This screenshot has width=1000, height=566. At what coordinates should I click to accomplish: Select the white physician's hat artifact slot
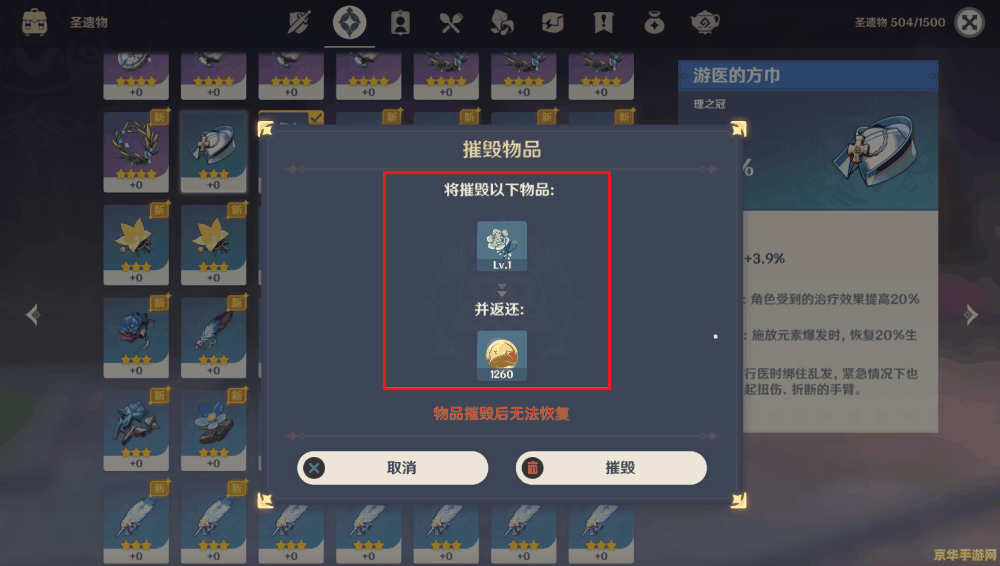click(x=214, y=150)
